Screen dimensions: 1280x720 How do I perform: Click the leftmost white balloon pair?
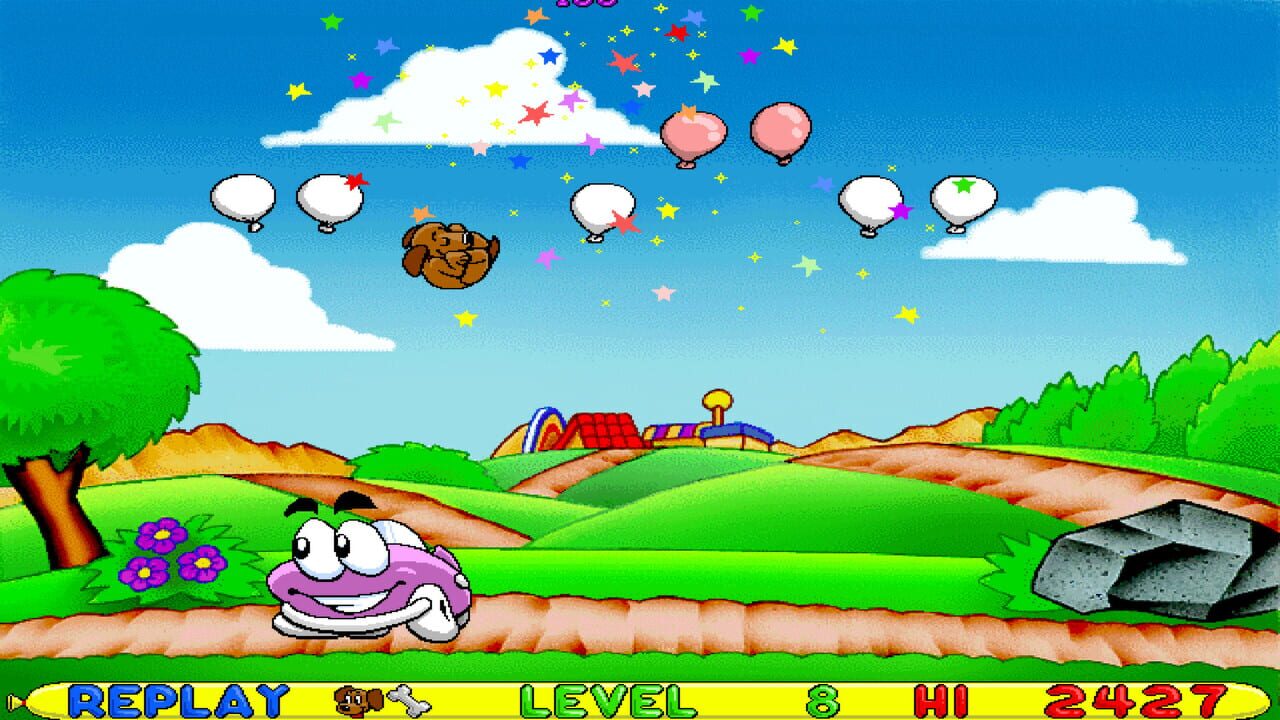click(x=243, y=197)
